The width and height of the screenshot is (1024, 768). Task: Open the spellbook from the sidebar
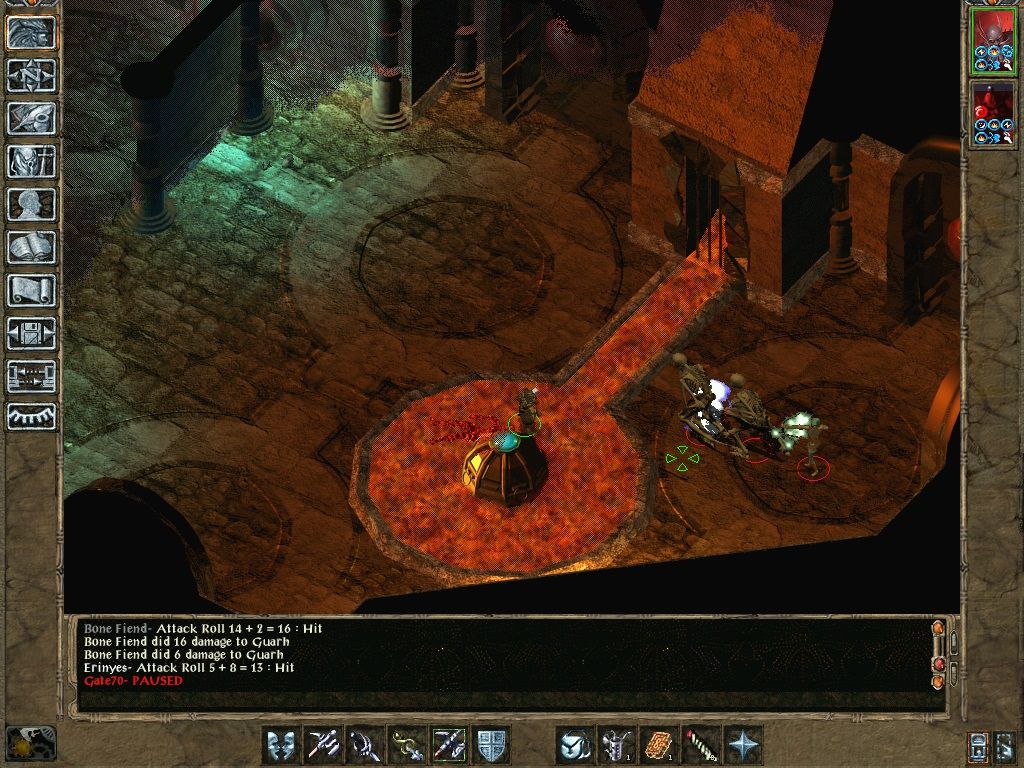coord(32,247)
